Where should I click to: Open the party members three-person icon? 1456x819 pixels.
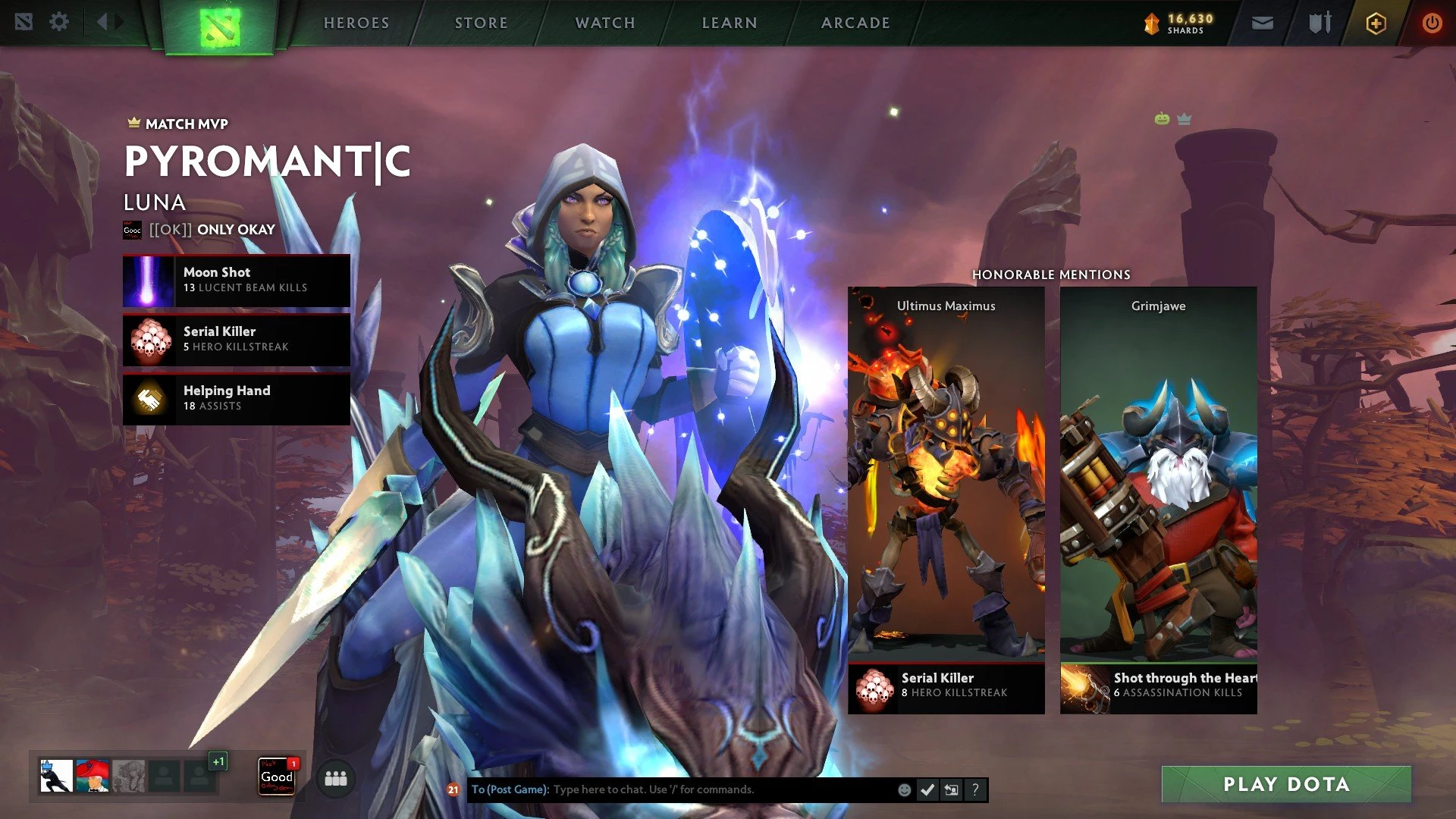pyautogui.click(x=335, y=779)
